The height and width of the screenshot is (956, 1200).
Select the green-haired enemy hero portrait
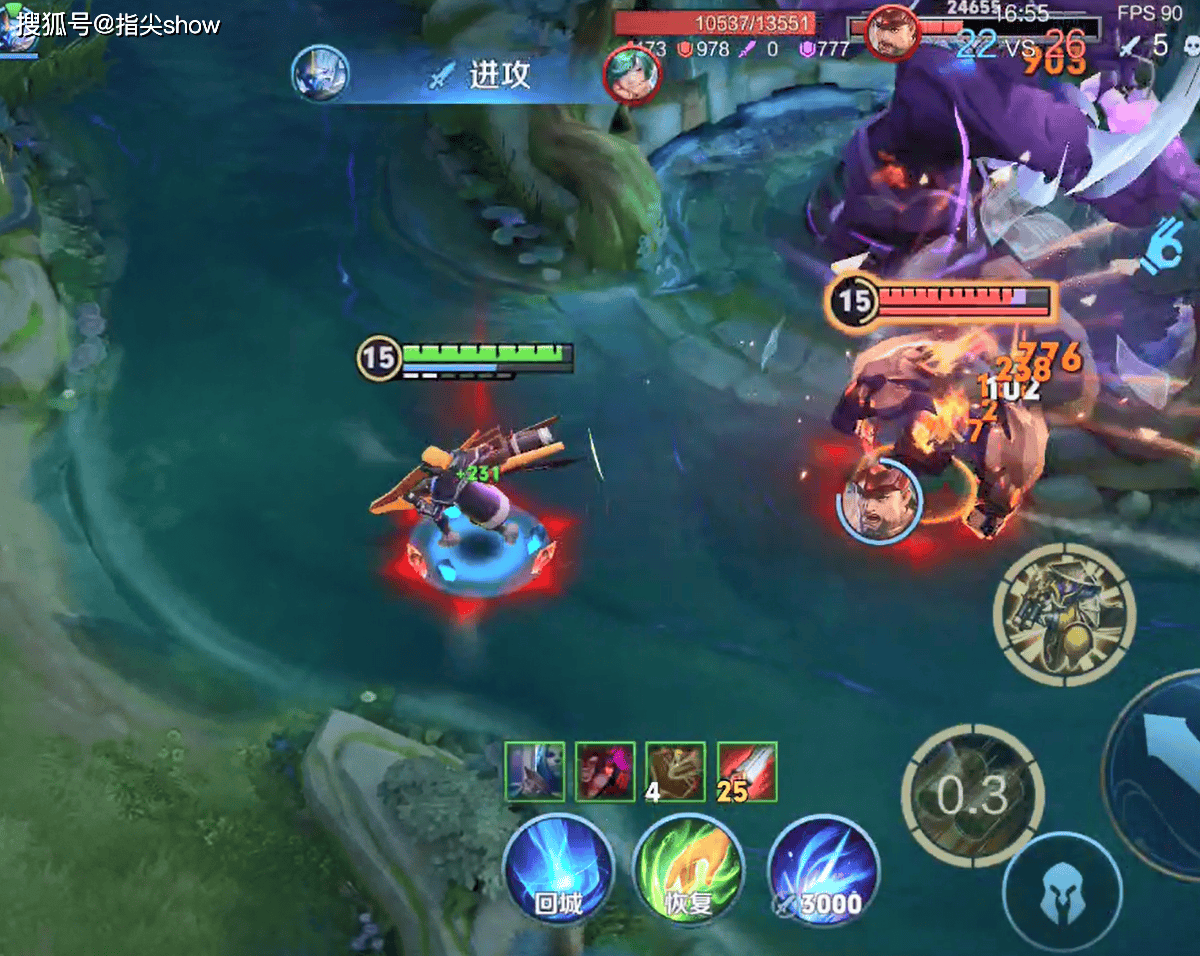[633, 75]
